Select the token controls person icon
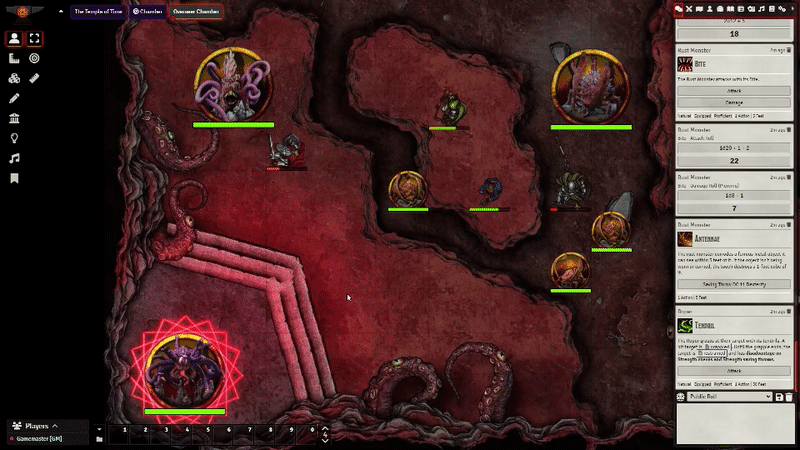Viewport: 800px width, 450px height. click(14, 39)
